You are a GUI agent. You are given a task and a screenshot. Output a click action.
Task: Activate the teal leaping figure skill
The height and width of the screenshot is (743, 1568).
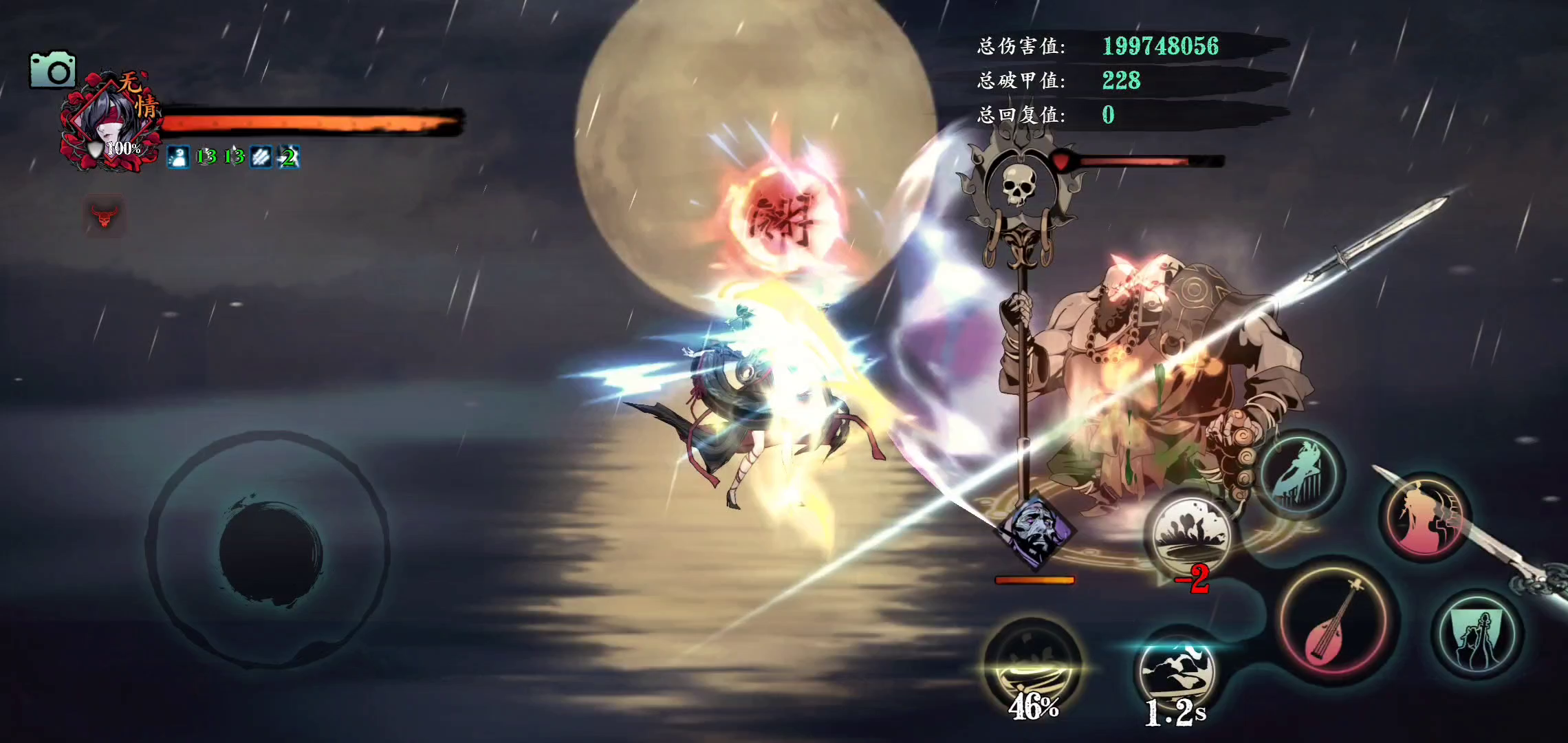point(1299,474)
